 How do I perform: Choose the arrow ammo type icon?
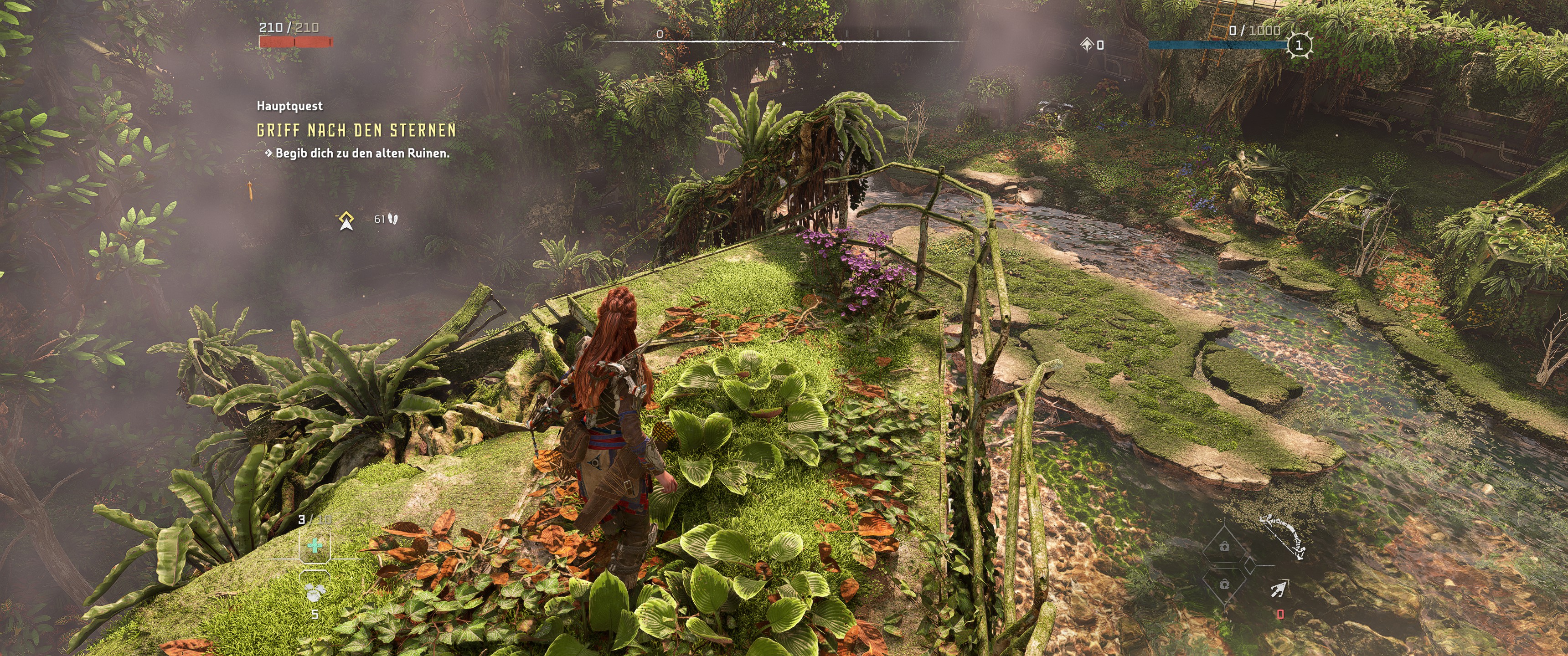(1279, 589)
